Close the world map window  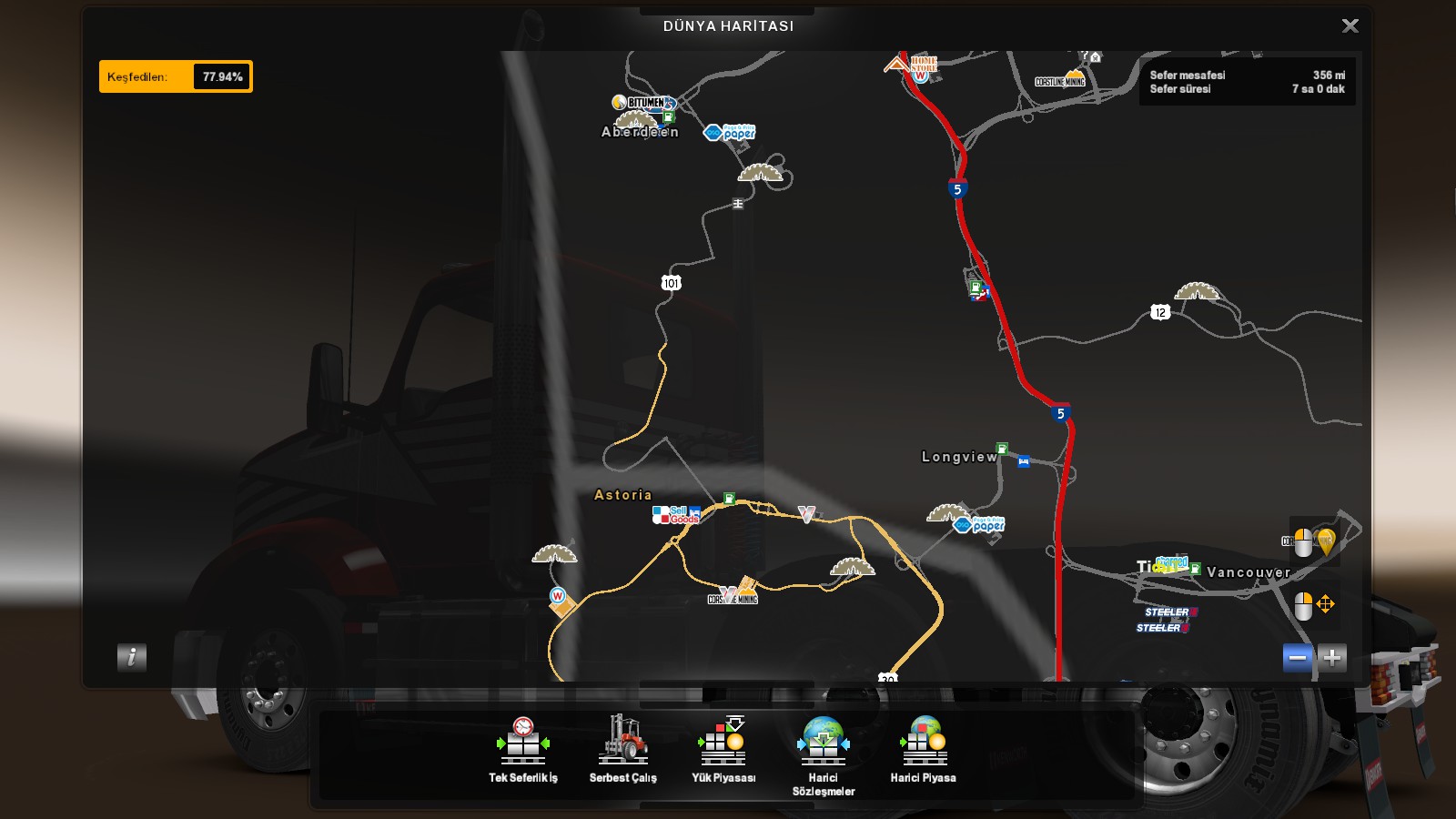tap(1350, 26)
